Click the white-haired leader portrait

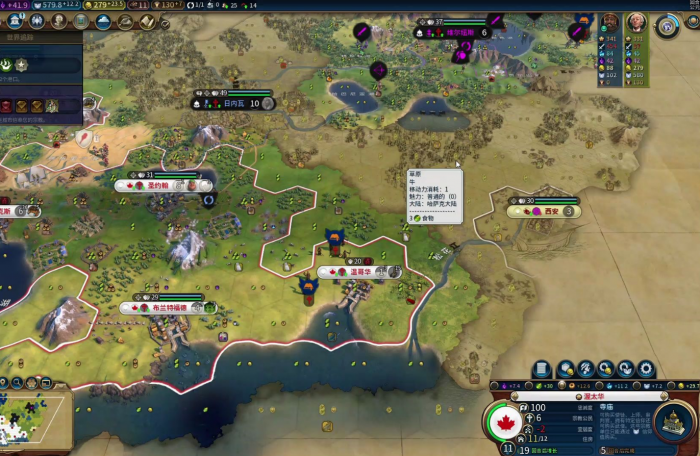635,23
